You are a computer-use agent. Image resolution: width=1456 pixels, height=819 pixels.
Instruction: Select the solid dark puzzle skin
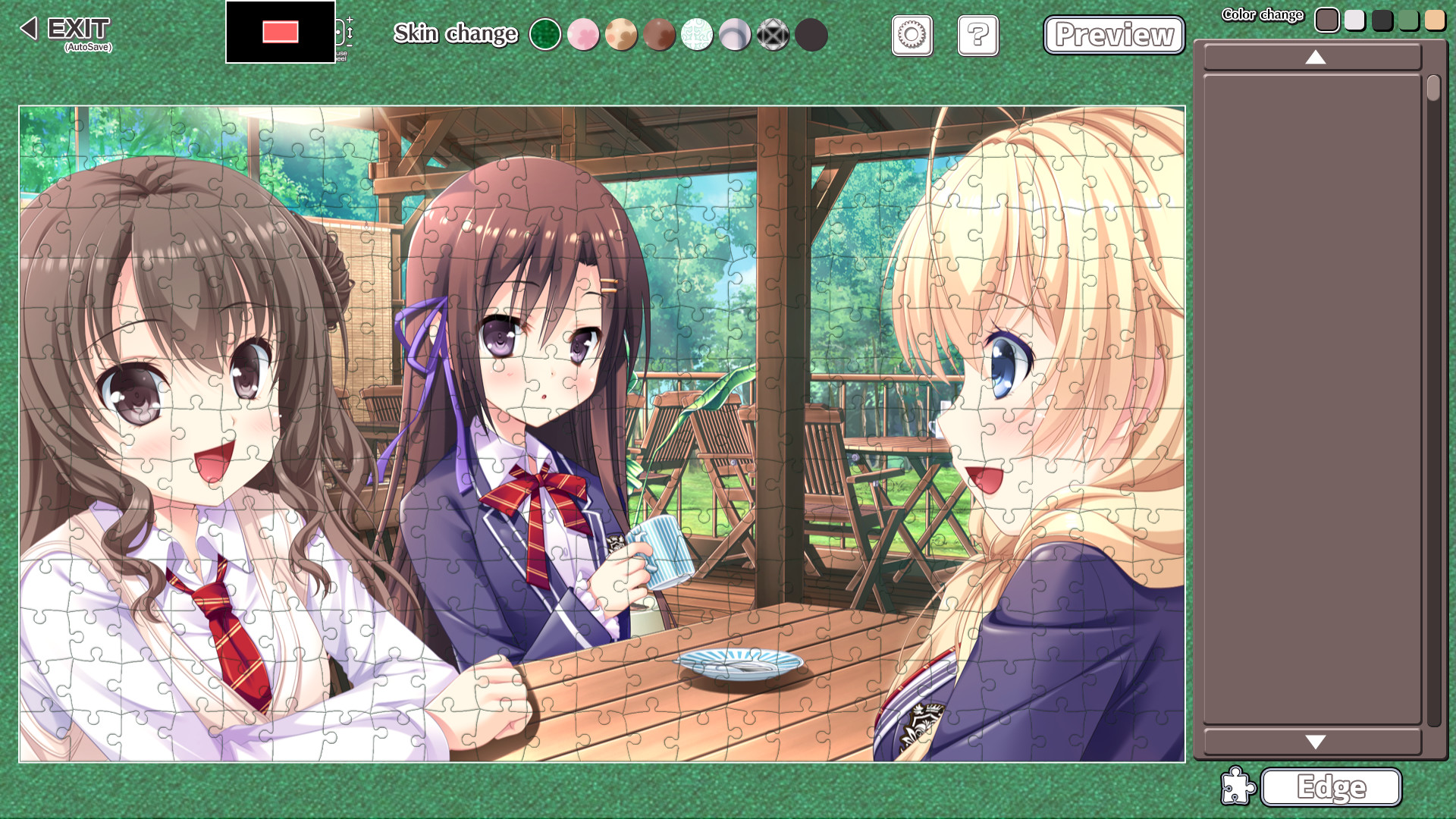[x=811, y=34]
